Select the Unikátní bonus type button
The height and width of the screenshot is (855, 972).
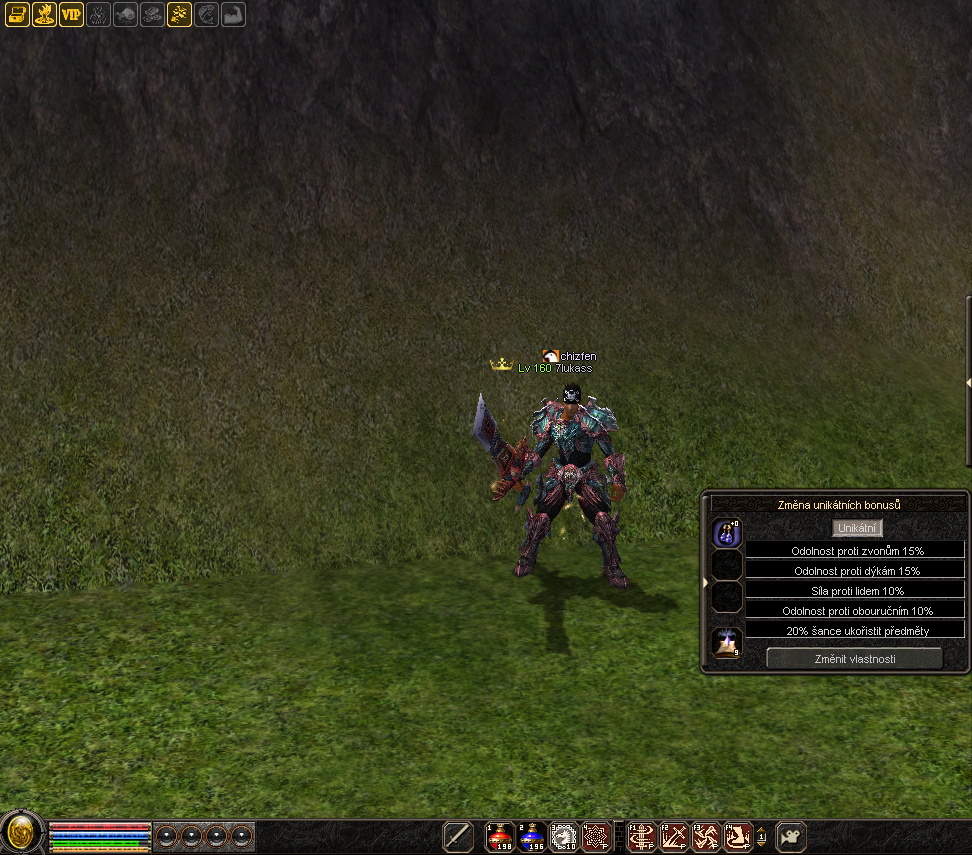coord(857,528)
